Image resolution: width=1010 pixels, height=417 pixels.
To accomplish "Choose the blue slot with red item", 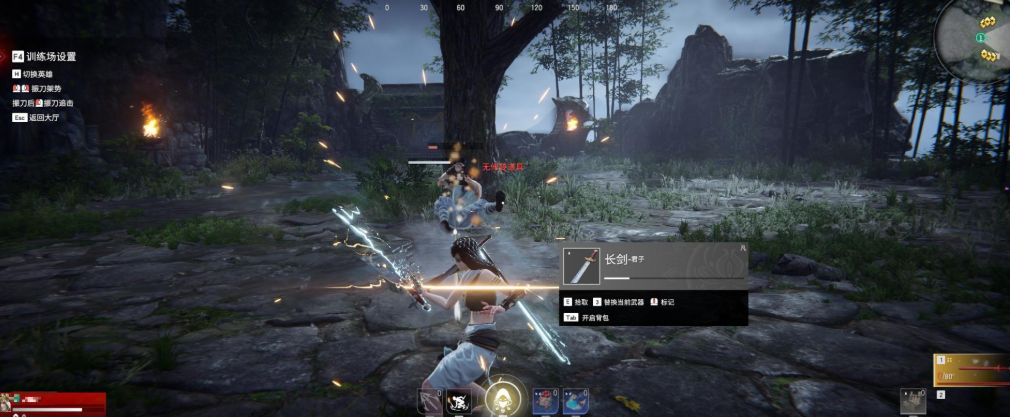I will coord(544,401).
